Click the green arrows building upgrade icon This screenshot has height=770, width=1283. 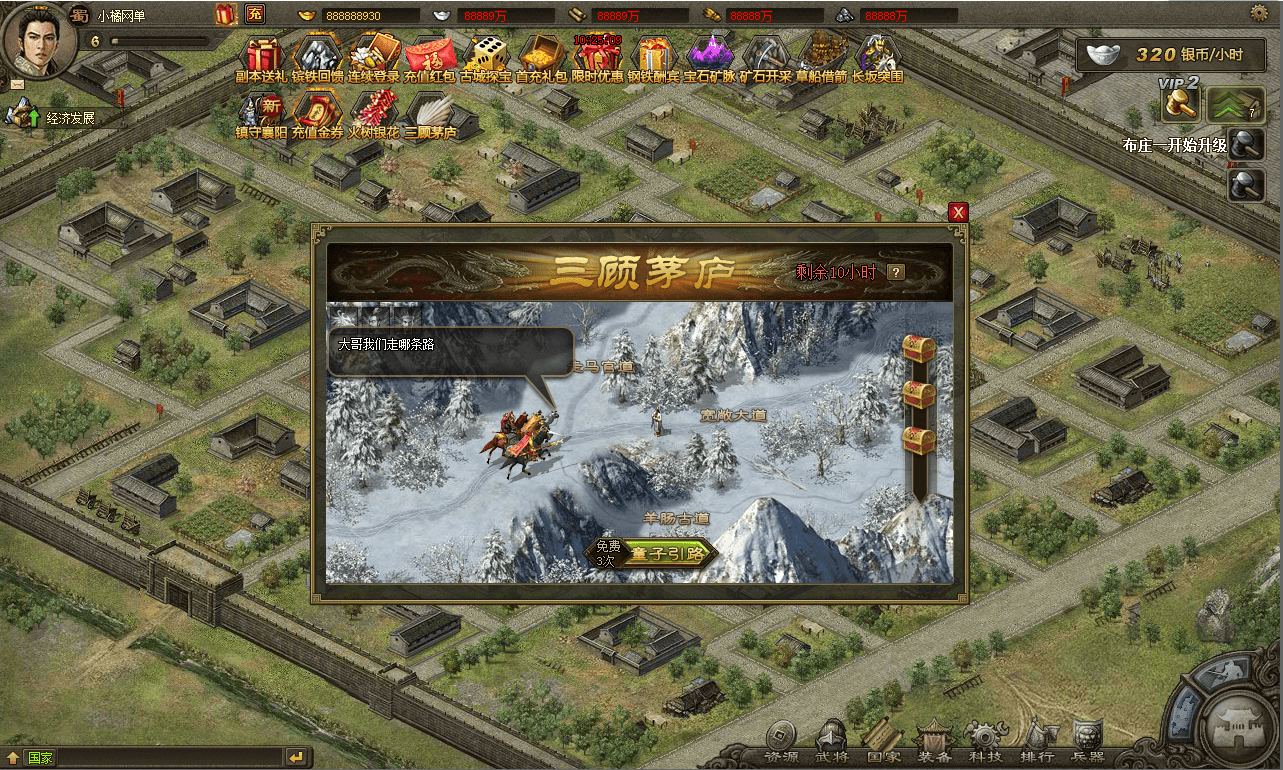click(x=1236, y=103)
